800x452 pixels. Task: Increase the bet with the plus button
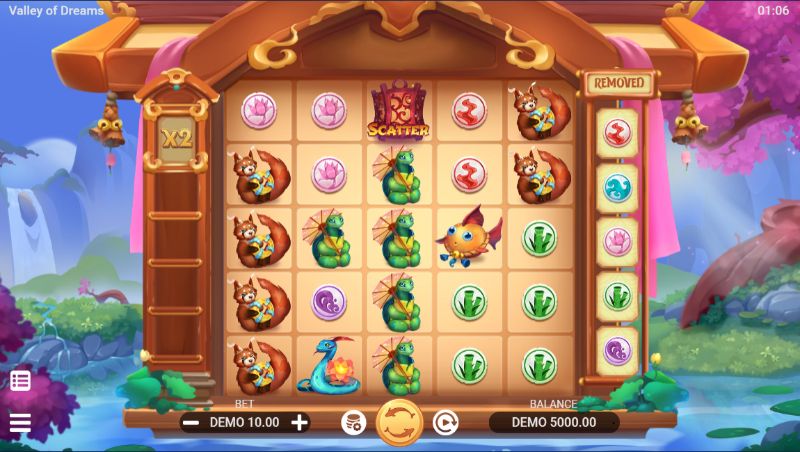299,422
